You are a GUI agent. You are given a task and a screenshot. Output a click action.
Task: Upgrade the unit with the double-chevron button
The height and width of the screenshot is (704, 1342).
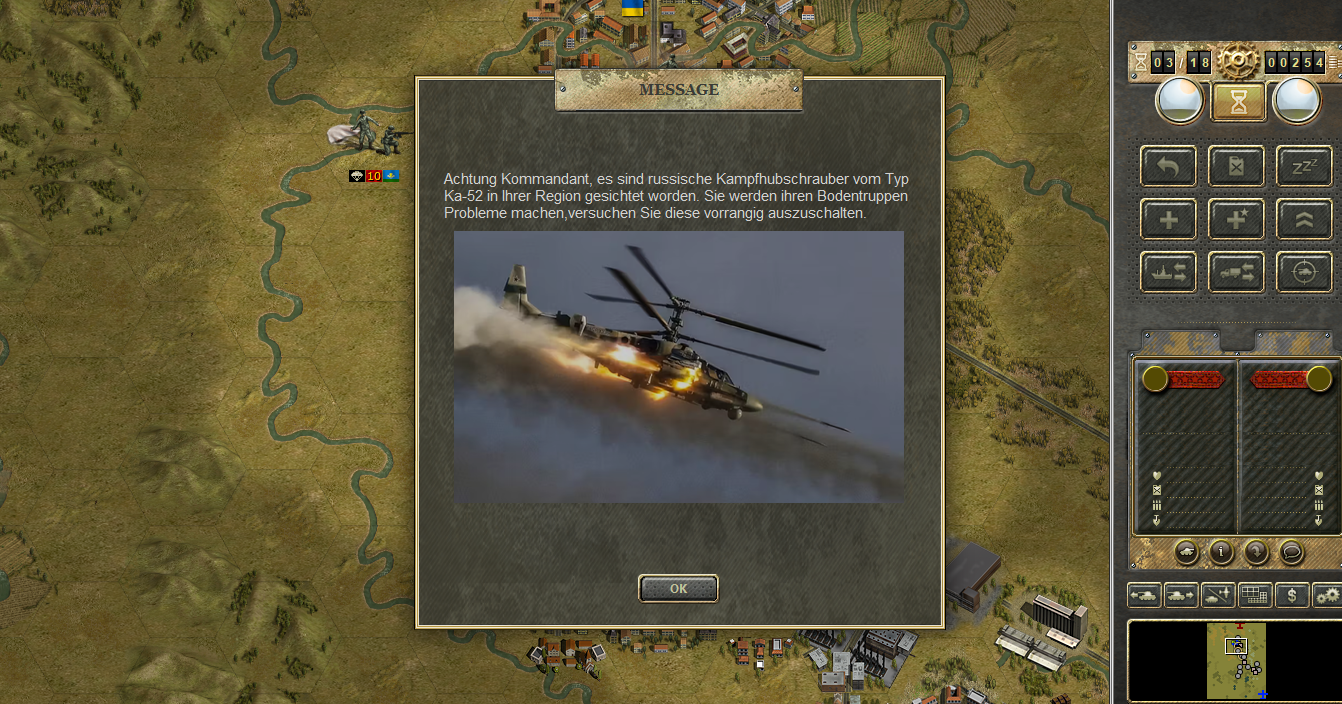click(1303, 219)
